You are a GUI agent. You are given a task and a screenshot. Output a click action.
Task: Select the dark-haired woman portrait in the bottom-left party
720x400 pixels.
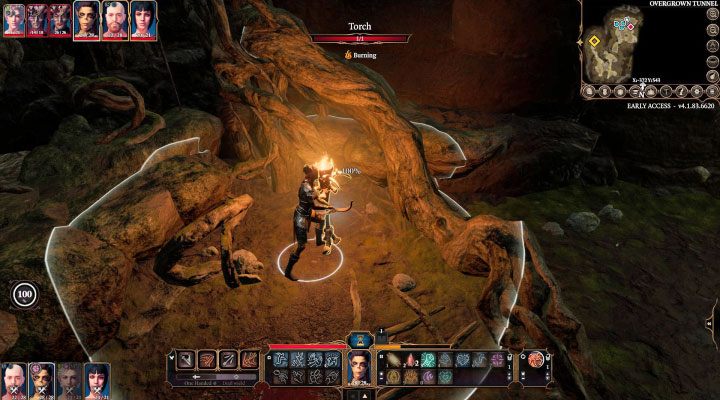coord(98,380)
